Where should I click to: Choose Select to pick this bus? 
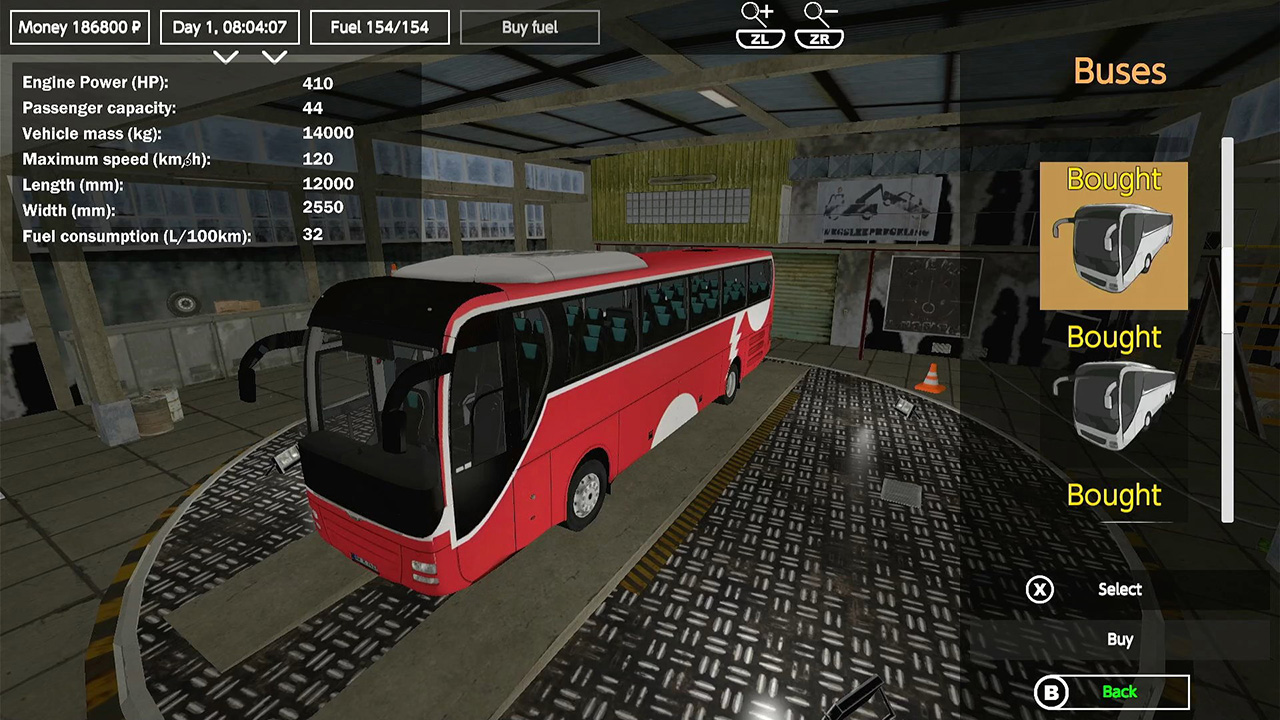pyautogui.click(x=1119, y=590)
